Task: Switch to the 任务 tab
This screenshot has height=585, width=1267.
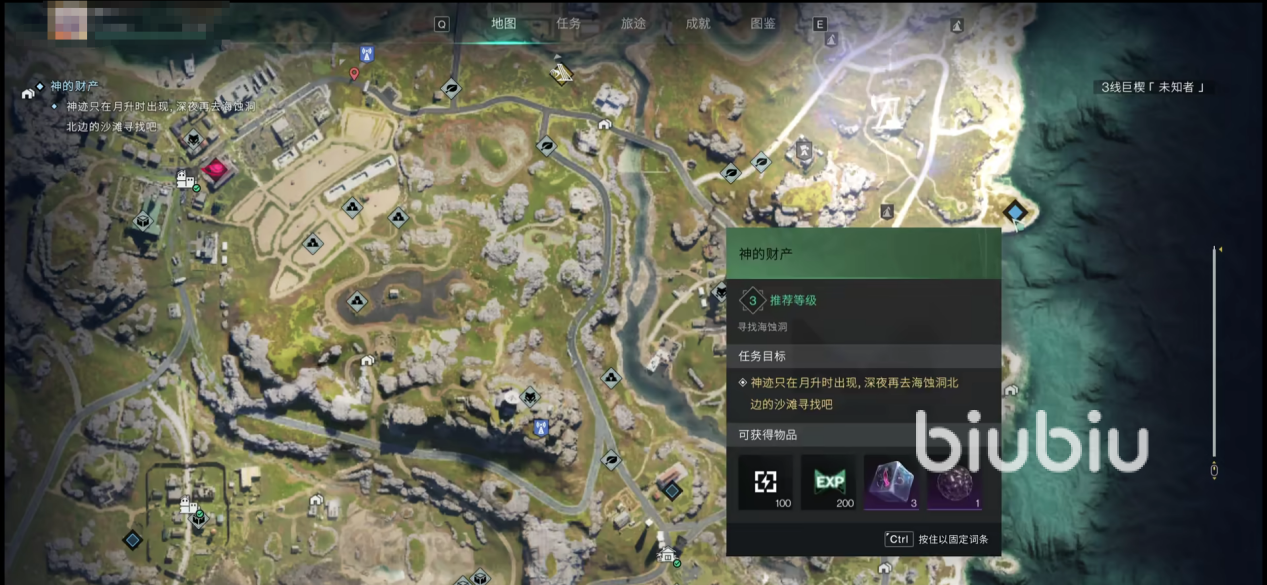Action: pos(568,24)
